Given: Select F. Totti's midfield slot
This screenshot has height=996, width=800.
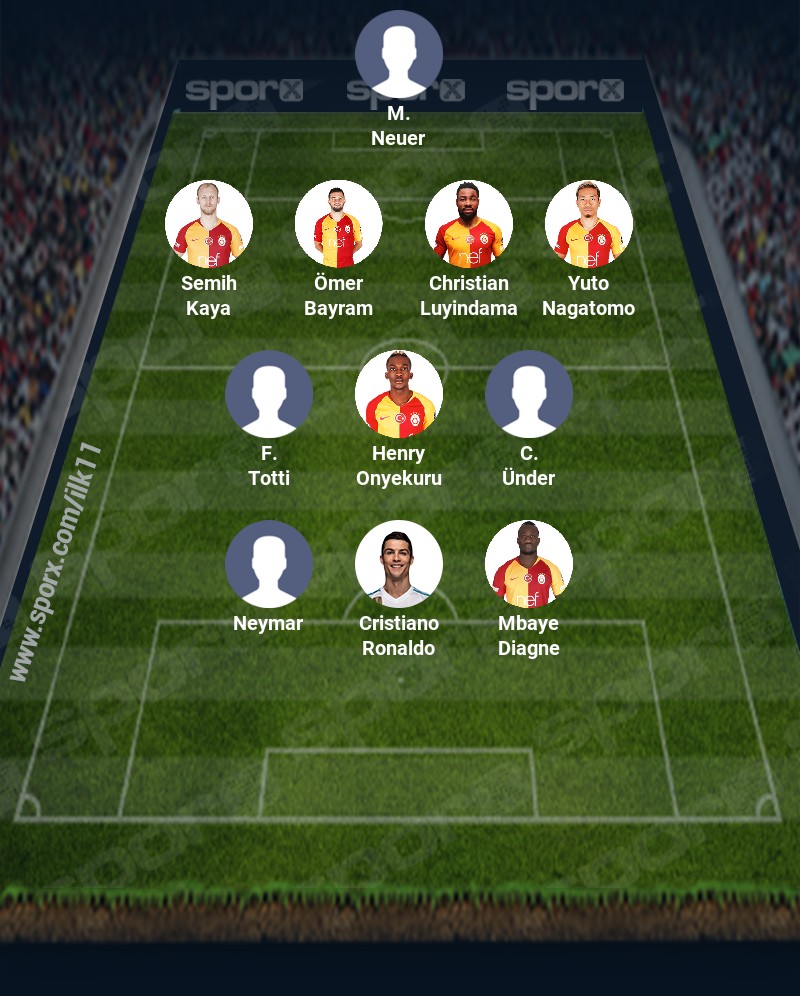Looking at the screenshot, I should 269,394.
